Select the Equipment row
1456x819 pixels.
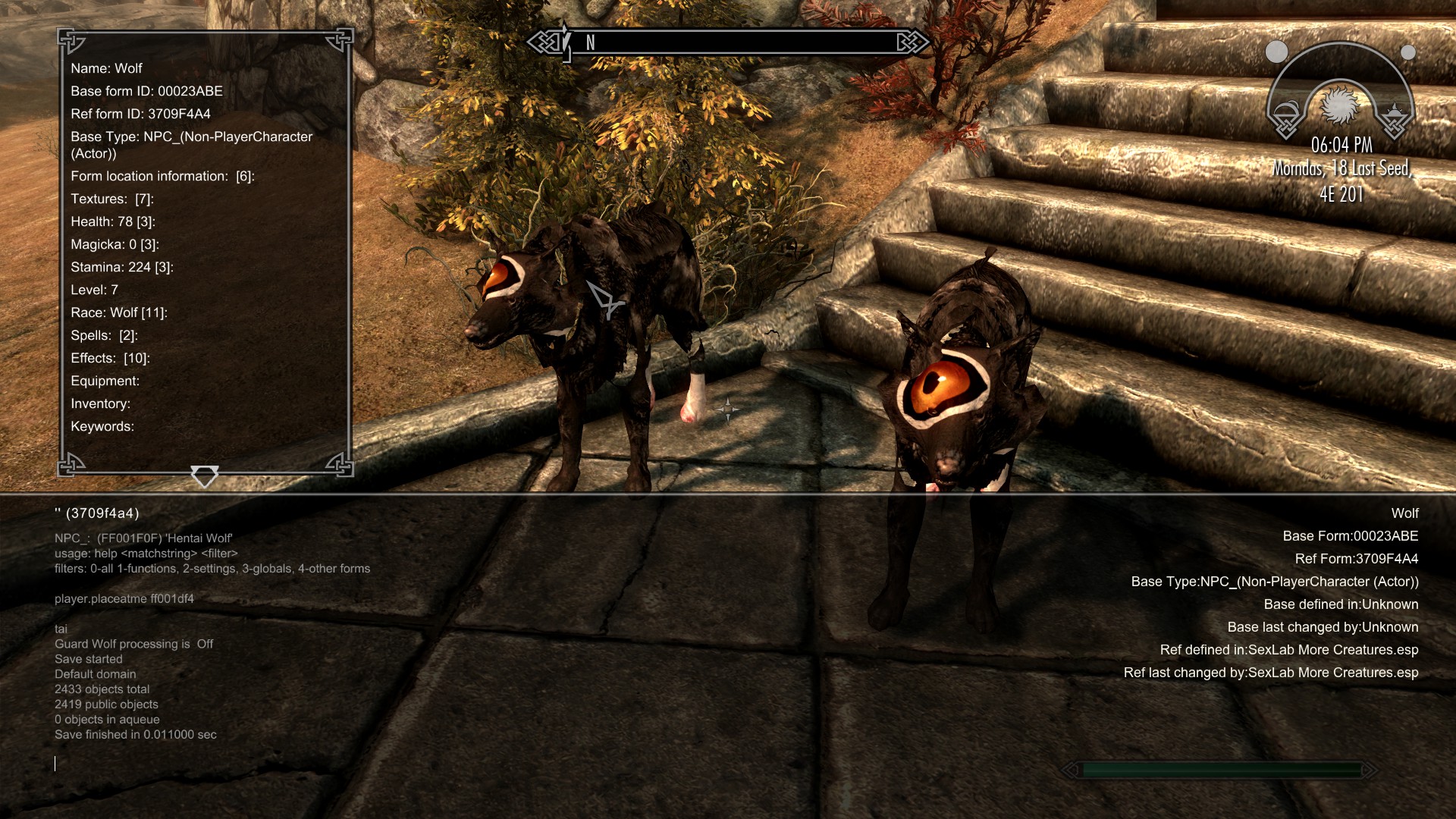(x=105, y=381)
